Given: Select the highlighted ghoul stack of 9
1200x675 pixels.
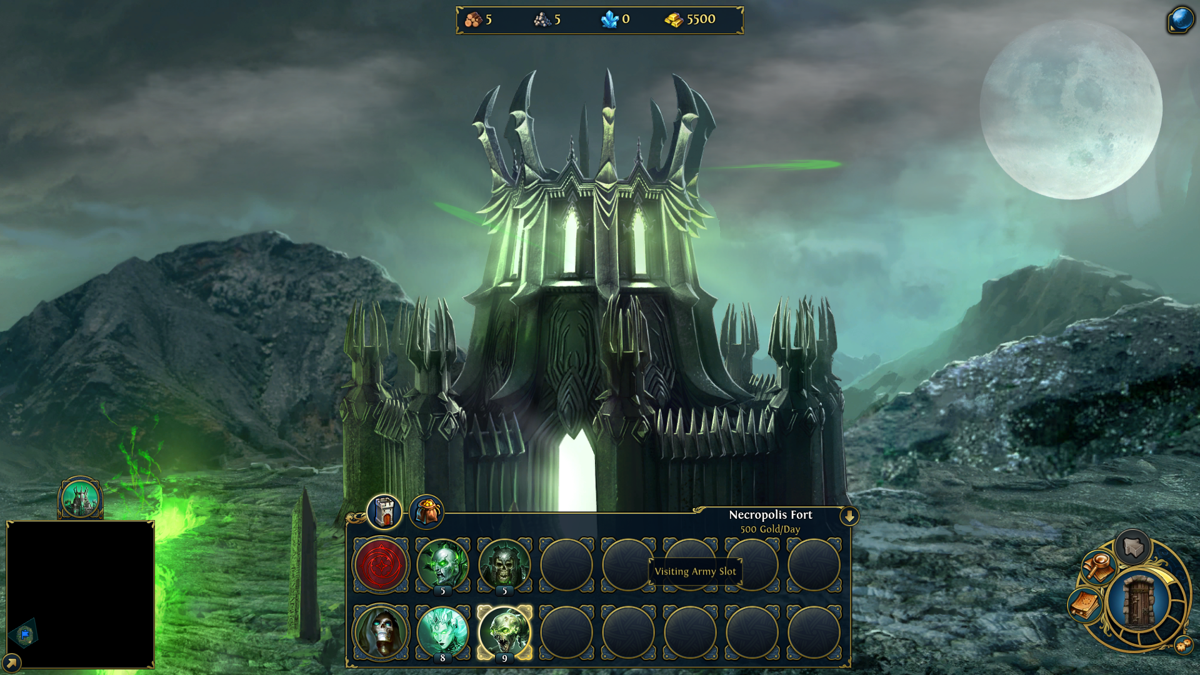Looking at the screenshot, I should point(504,632).
